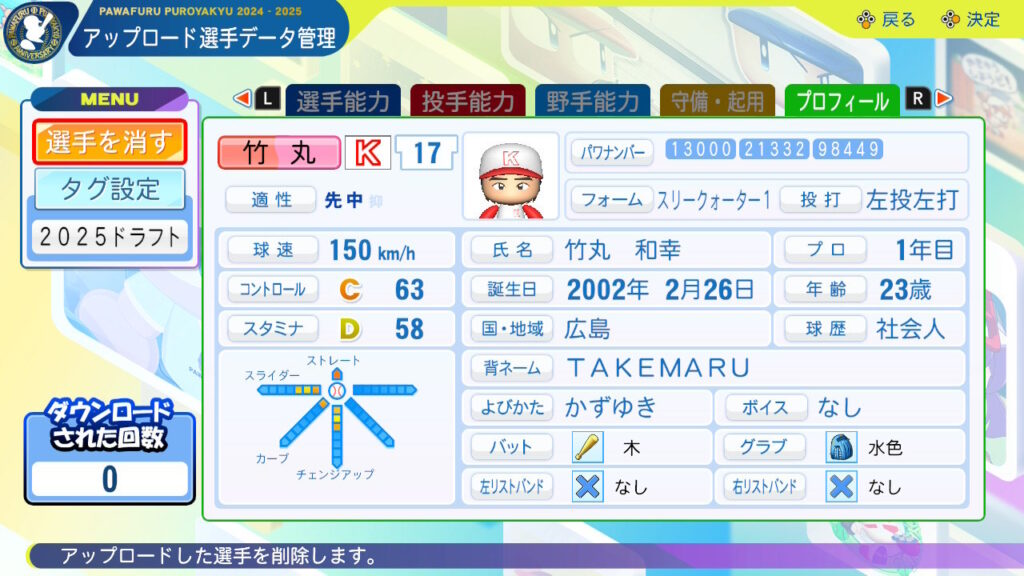Image resolution: width=1024 pixels, height=576 pixels.
Task: Select the 選手を消す menu entry
Action: [x=109, y=143]
